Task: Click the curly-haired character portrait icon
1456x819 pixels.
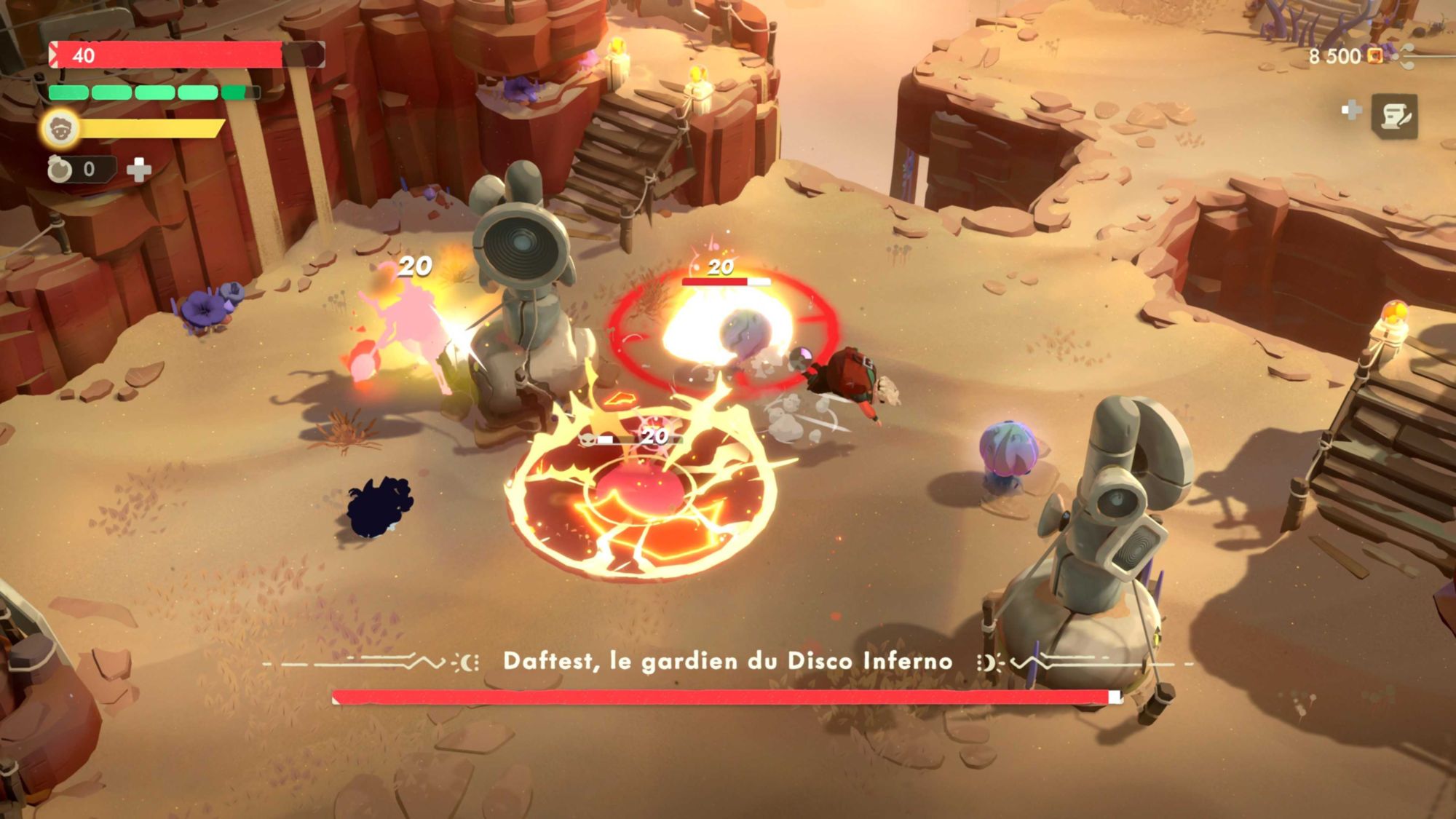Action: click(60, 129)
